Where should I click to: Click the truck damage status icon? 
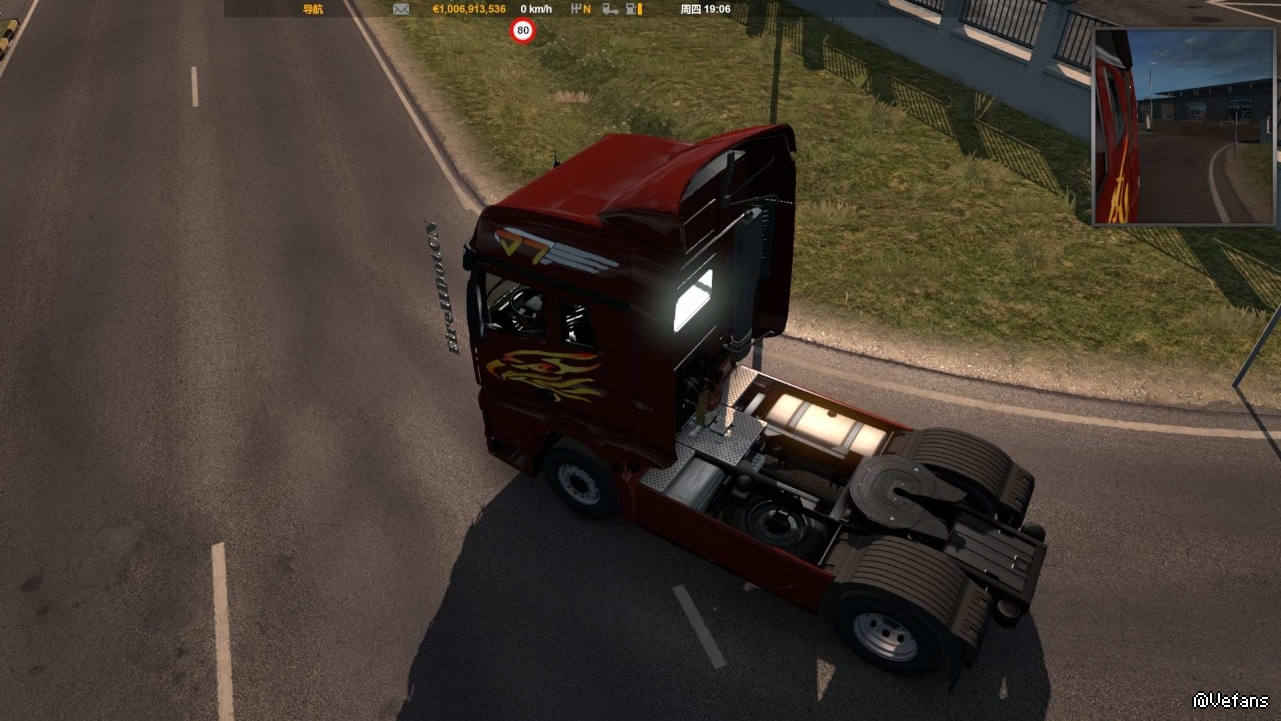tap(606, 9)
